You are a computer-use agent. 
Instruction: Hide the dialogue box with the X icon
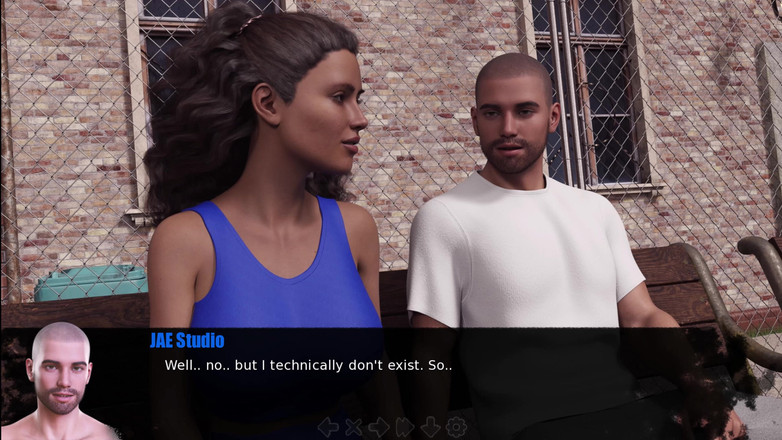coord(353,427)
